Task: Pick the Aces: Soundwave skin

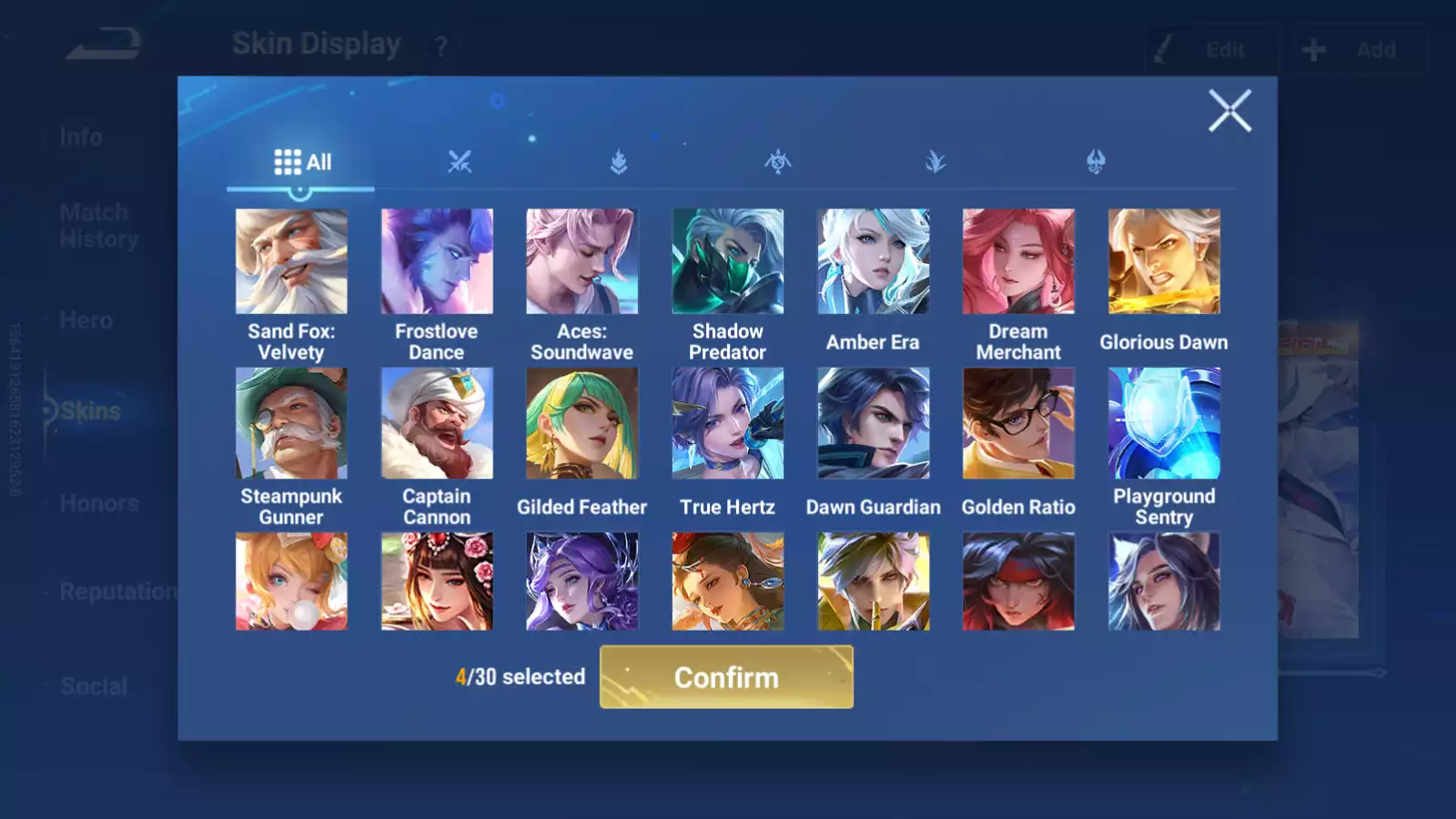Action: click(x=582, y=262)
